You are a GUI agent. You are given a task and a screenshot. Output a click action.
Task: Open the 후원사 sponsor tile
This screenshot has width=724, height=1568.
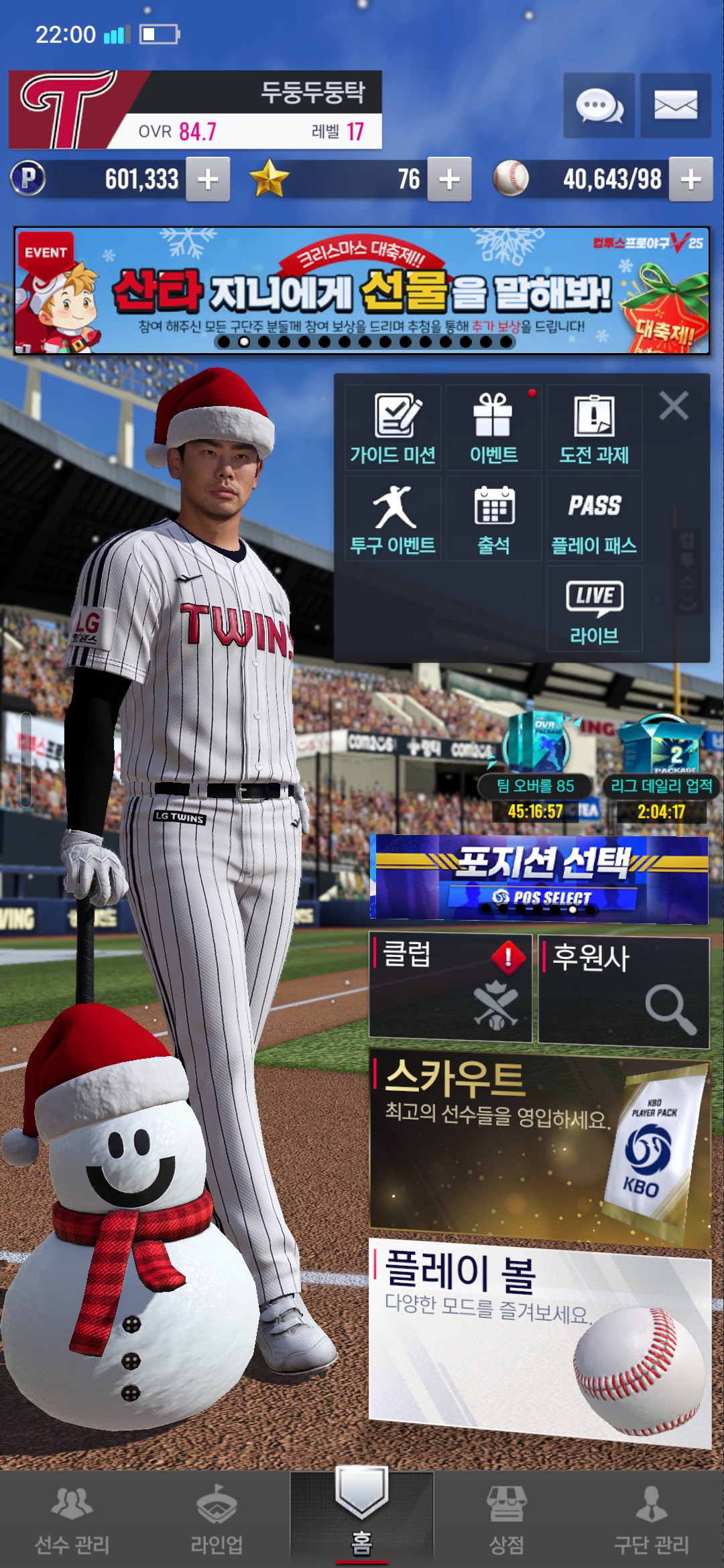(x=623, y=992)
